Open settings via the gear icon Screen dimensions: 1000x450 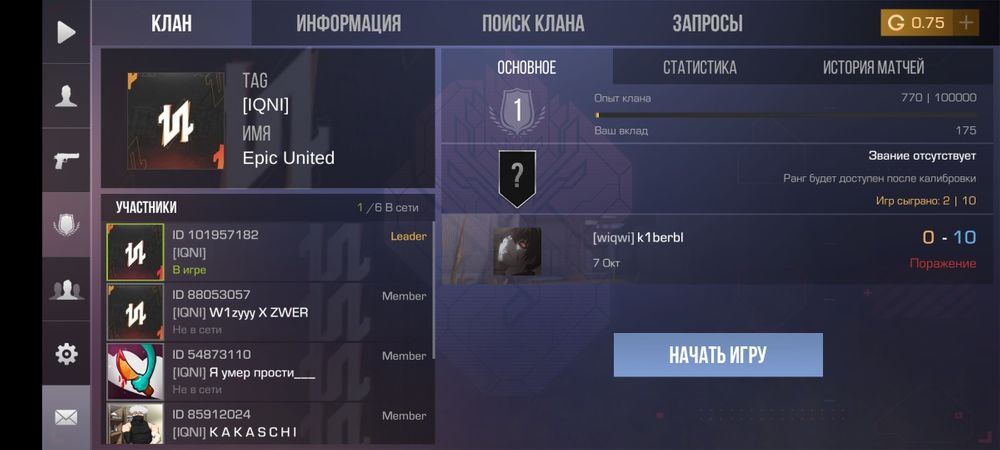(x=66, y=353)
